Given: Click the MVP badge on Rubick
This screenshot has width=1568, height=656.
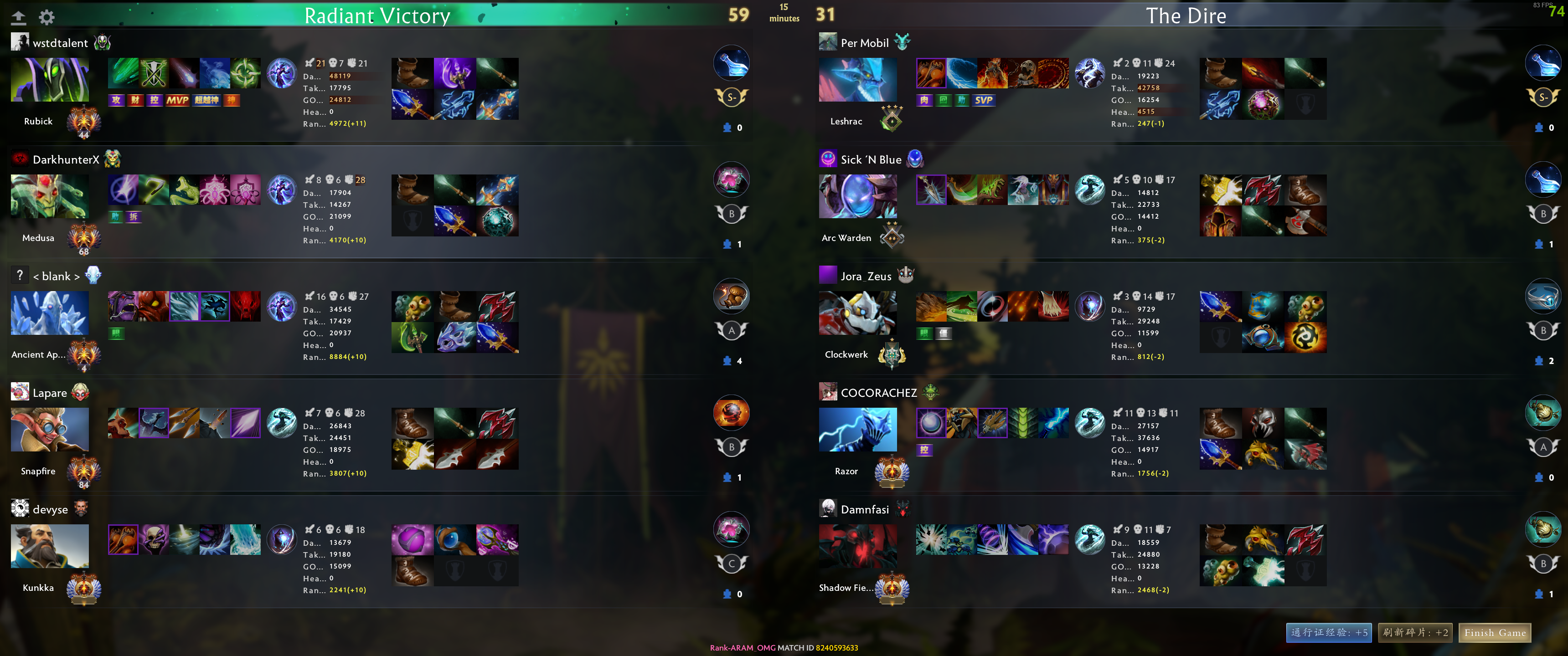Looking at the screenshot, I should [177, 100].
